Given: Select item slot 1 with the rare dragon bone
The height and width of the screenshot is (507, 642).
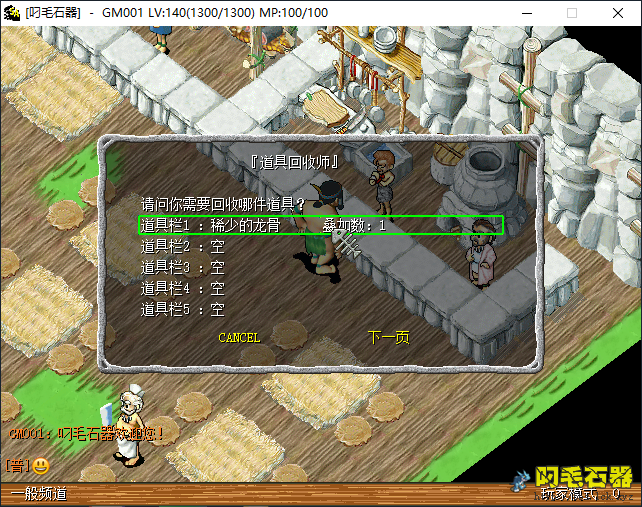Looking at the screenshot, I should 318,226.
